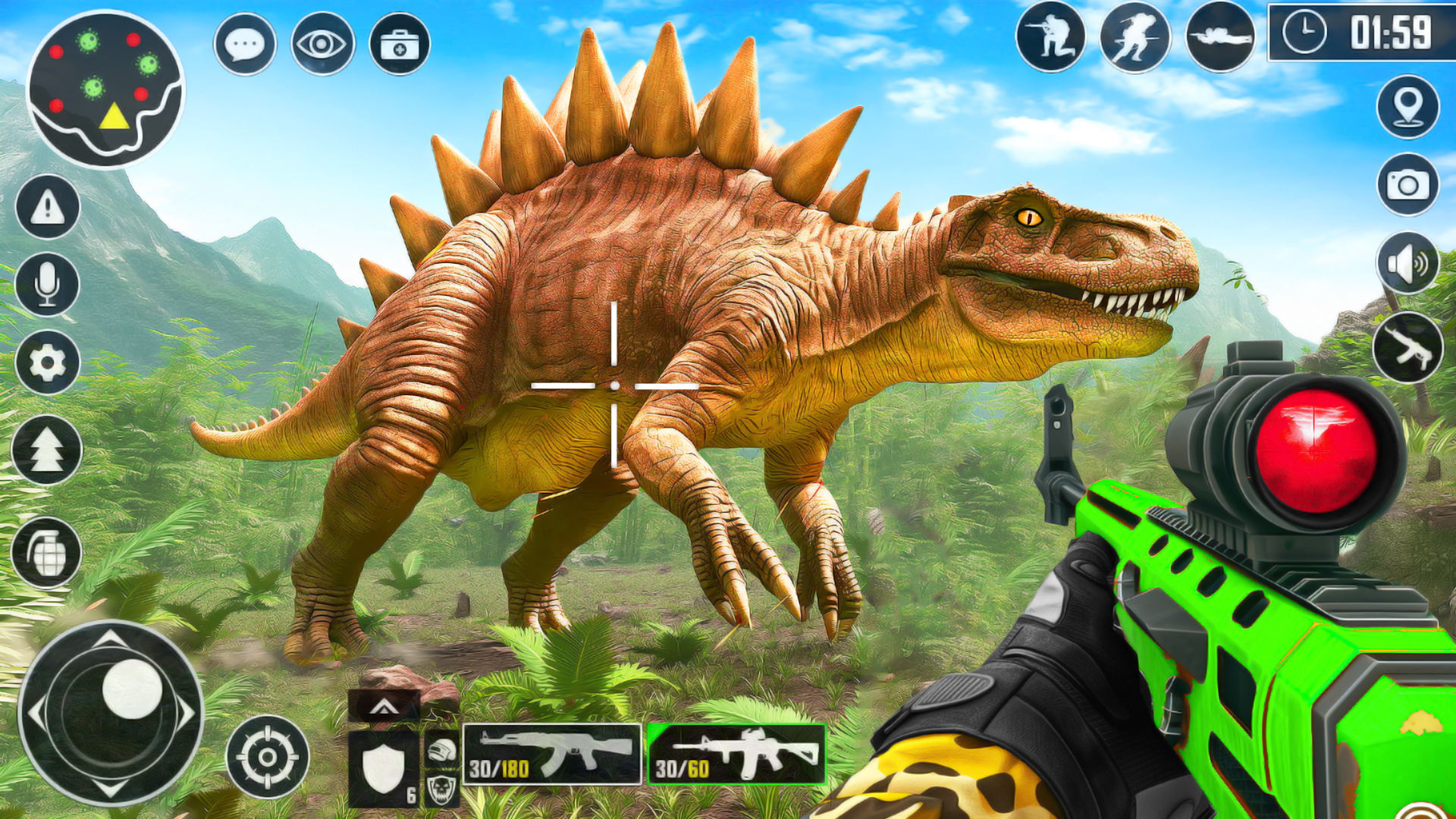Open weapon selection via rifle icon
1456x819 pixels.
point(1407,349)
